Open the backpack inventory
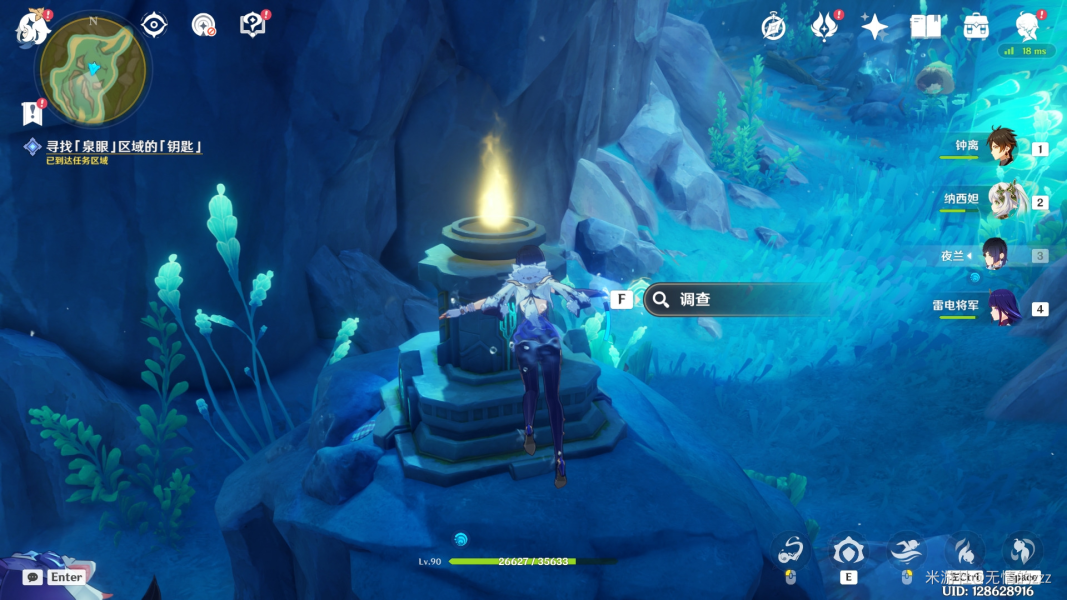 tap(976, 27)
